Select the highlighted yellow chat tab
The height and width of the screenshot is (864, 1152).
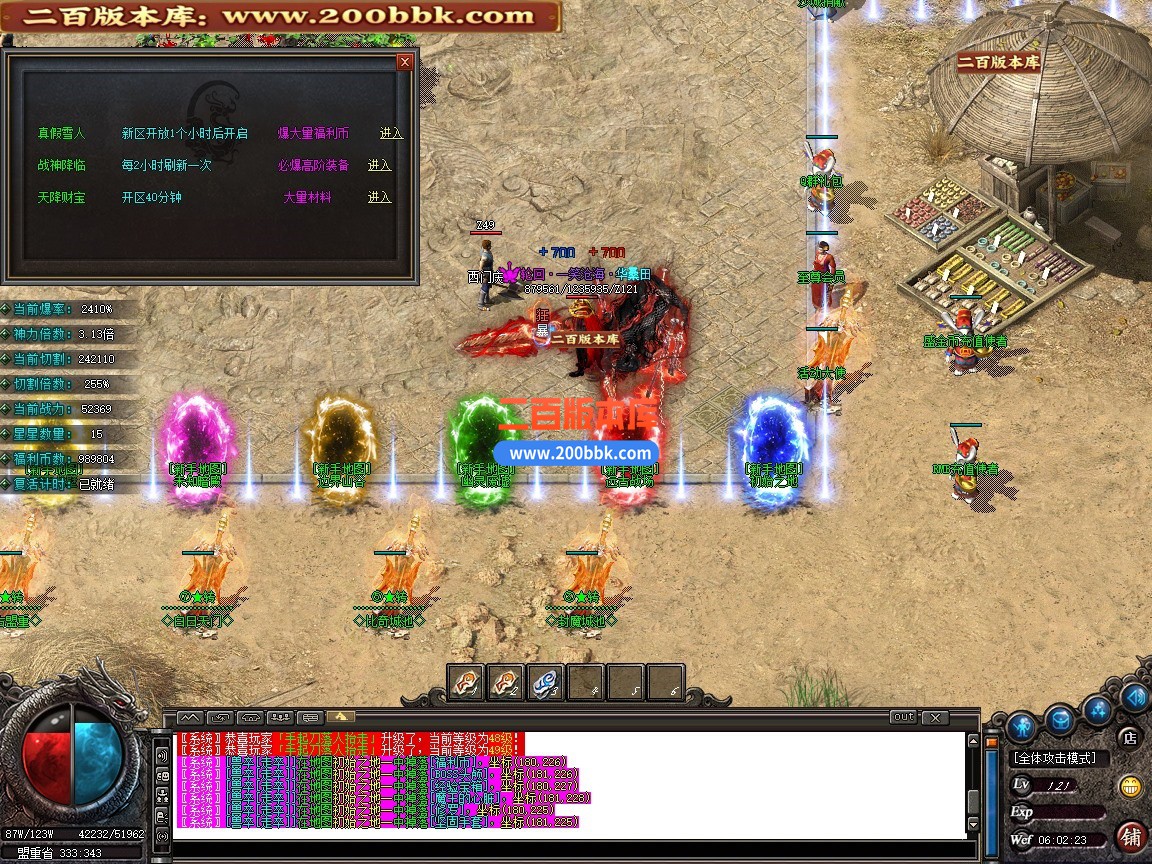coord(341,717)
